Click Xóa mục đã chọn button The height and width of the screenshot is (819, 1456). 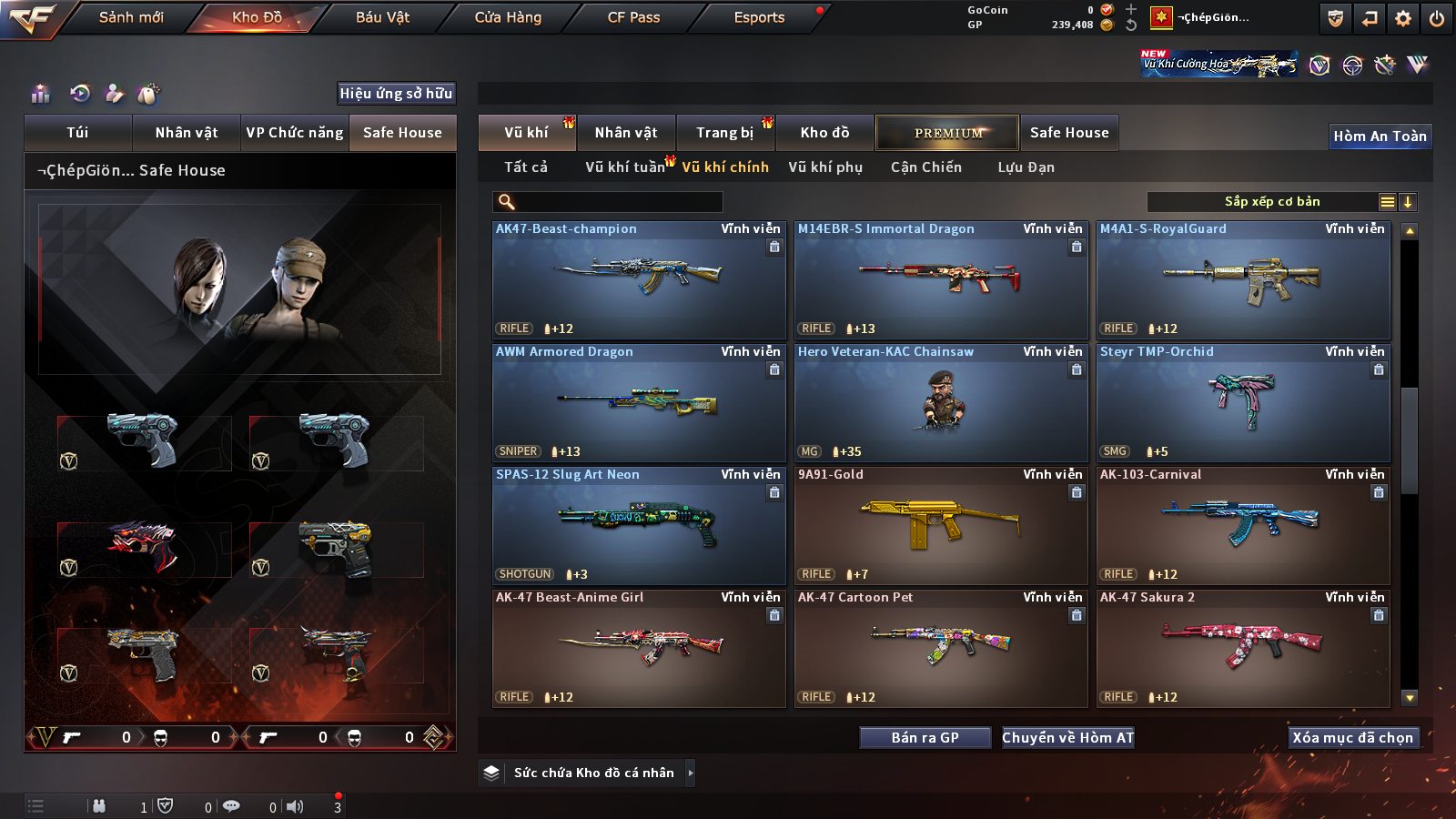click(x=1352, y=738)
